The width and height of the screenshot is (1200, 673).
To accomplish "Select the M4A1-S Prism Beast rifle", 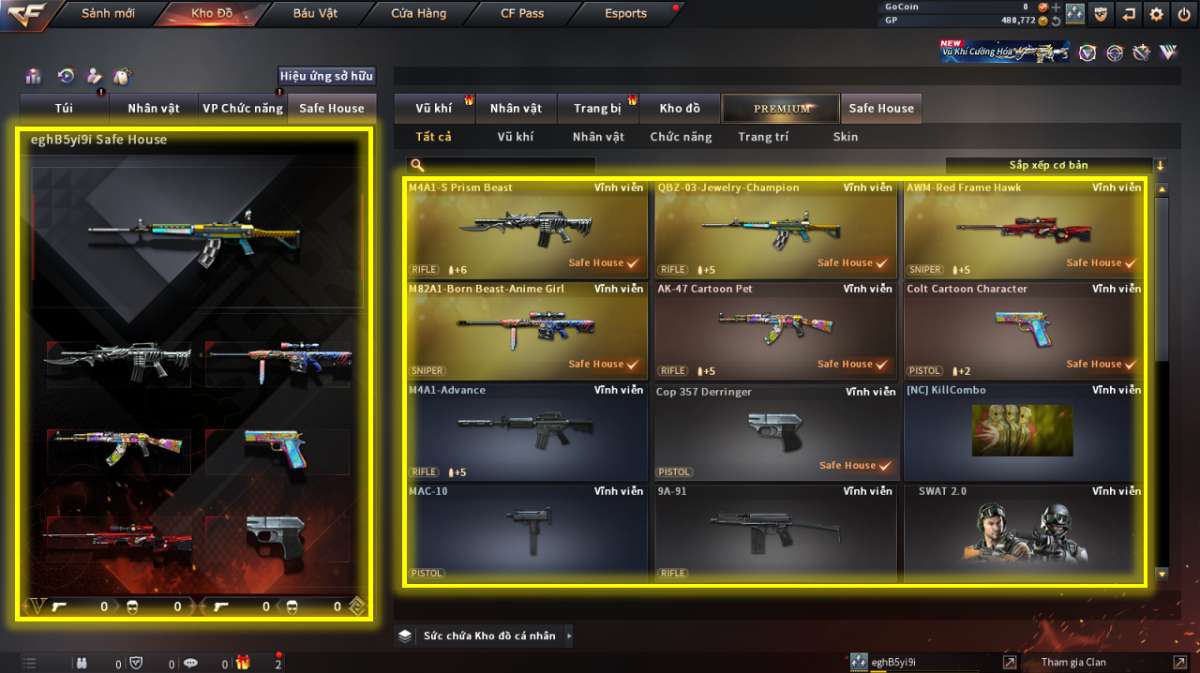I will (526, 229).
